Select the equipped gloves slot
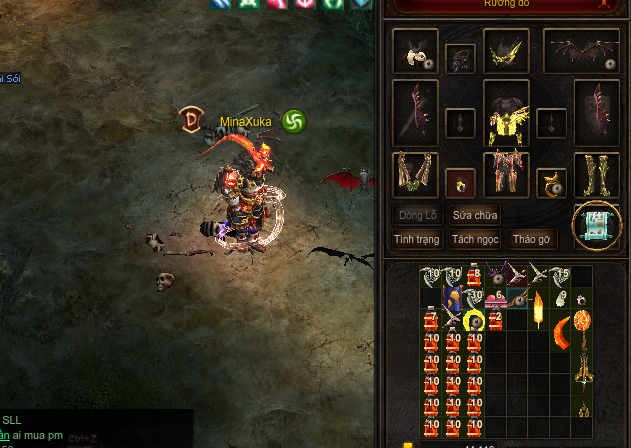Screen dimensions: 631x448 (x=415, y=174)
